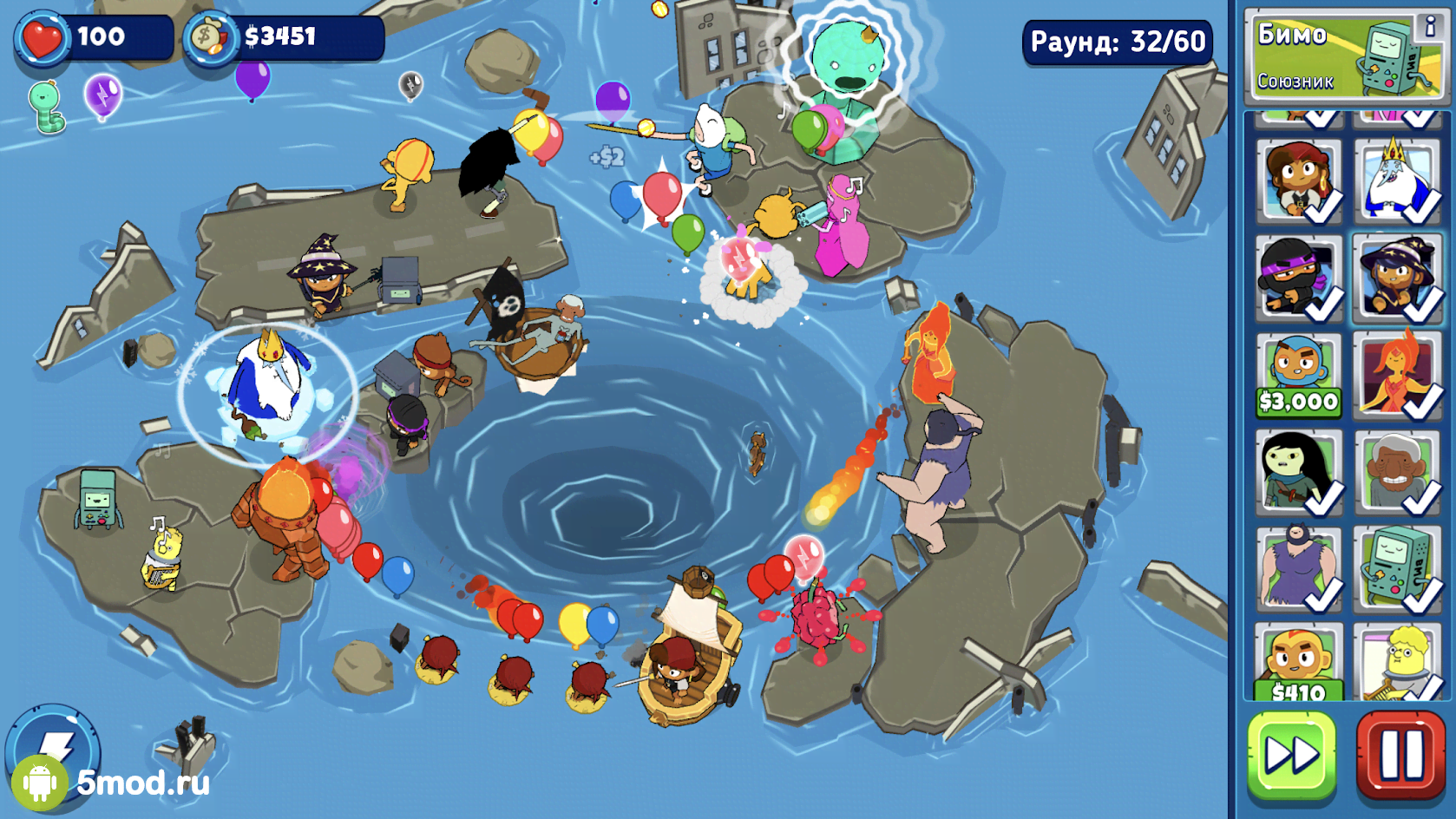Image resolution: width=1456 pixels, height=819 pixels.
Task: Click the purple lightning balloon icon
Action: [x=102, y=95]
